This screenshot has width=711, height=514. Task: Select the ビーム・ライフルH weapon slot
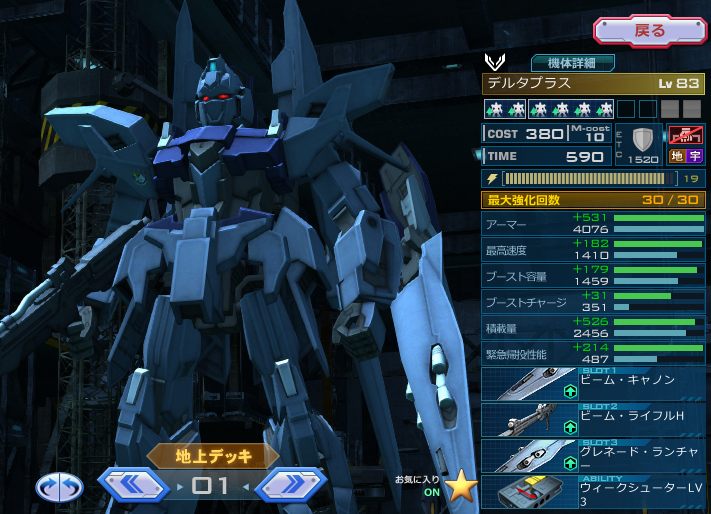click(x=593, y=419)
